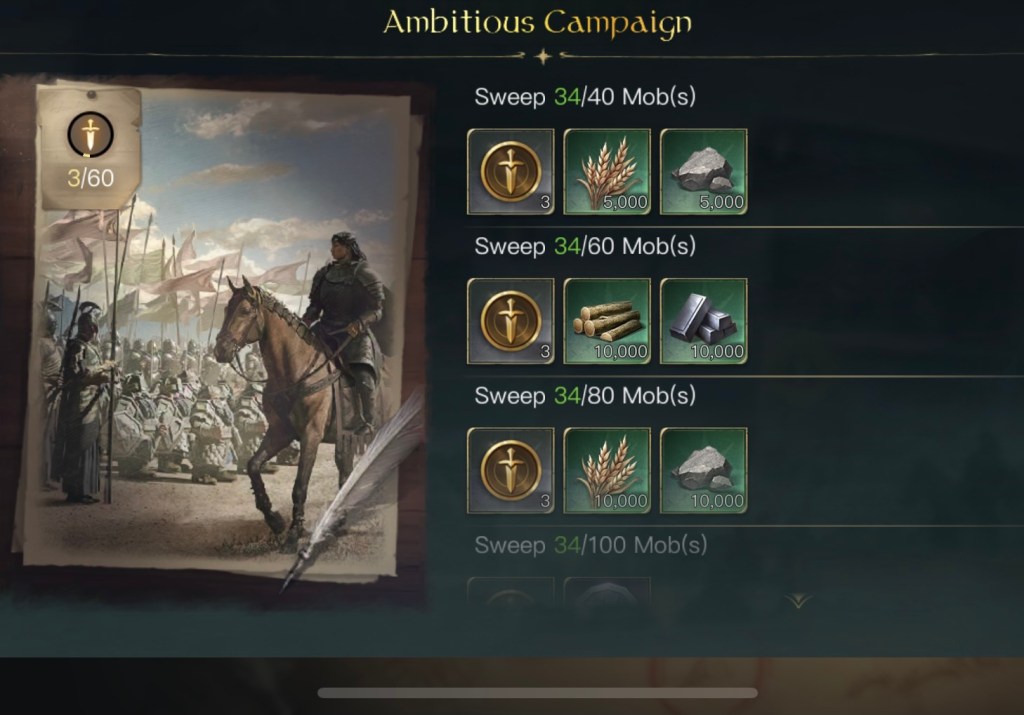The height and width of the screenshot is (715, 1024).
Task: Tap the 10,000 wood logs reward
Action: 607,321
